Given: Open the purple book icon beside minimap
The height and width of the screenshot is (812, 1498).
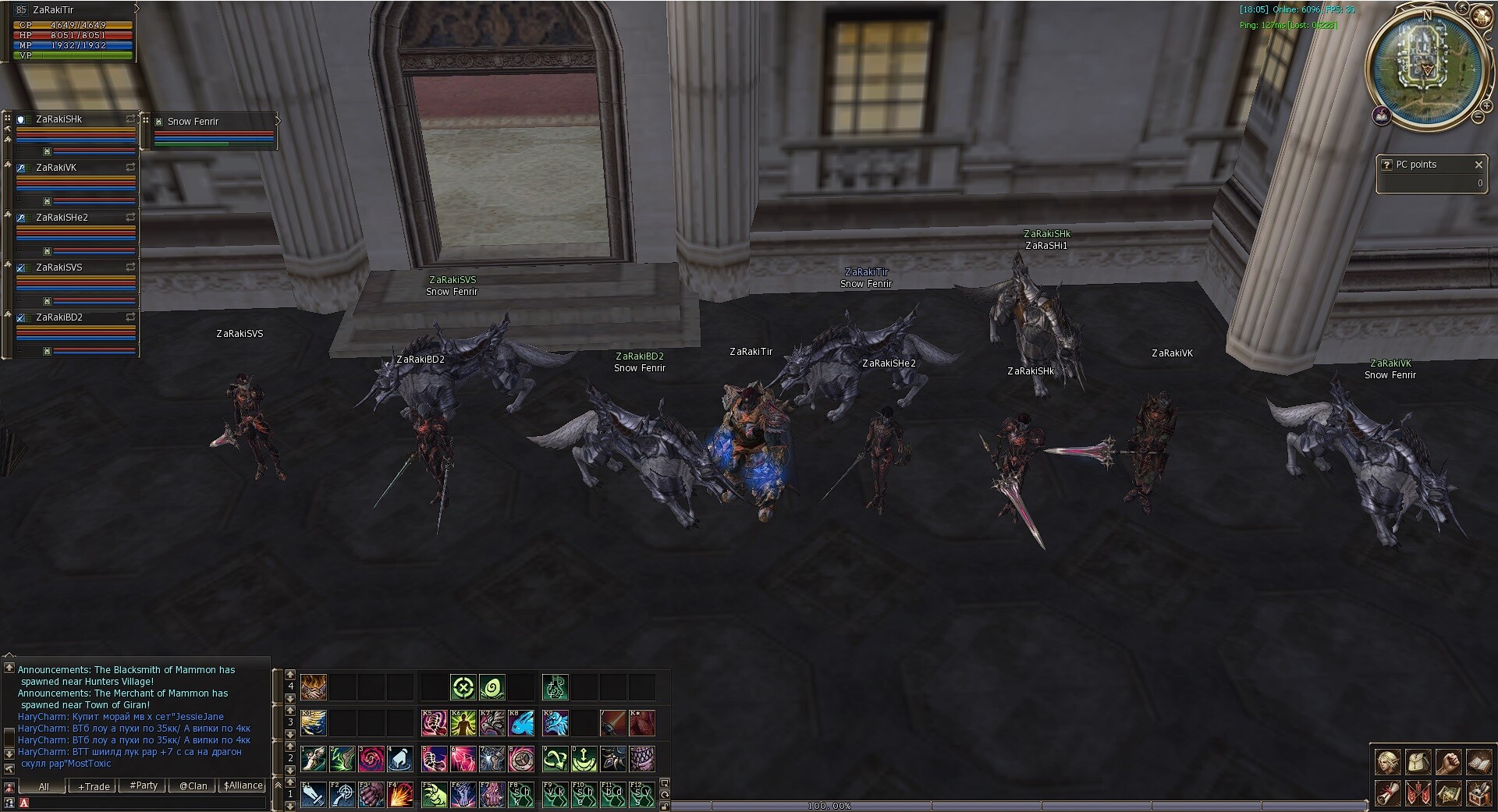Looking at the screenshot, I should tap(1381, 116).
